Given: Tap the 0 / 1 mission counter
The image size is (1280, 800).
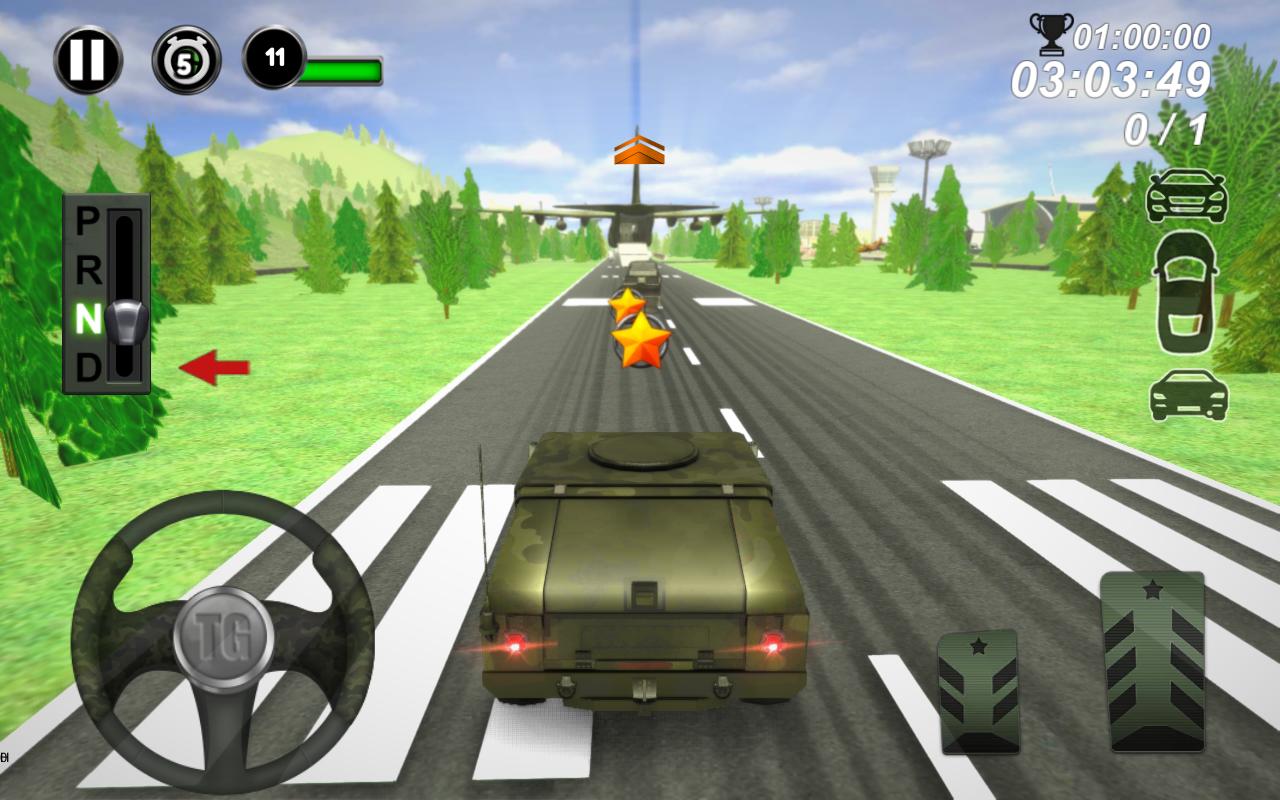Looking at the screenshot, I should 1167,128.
